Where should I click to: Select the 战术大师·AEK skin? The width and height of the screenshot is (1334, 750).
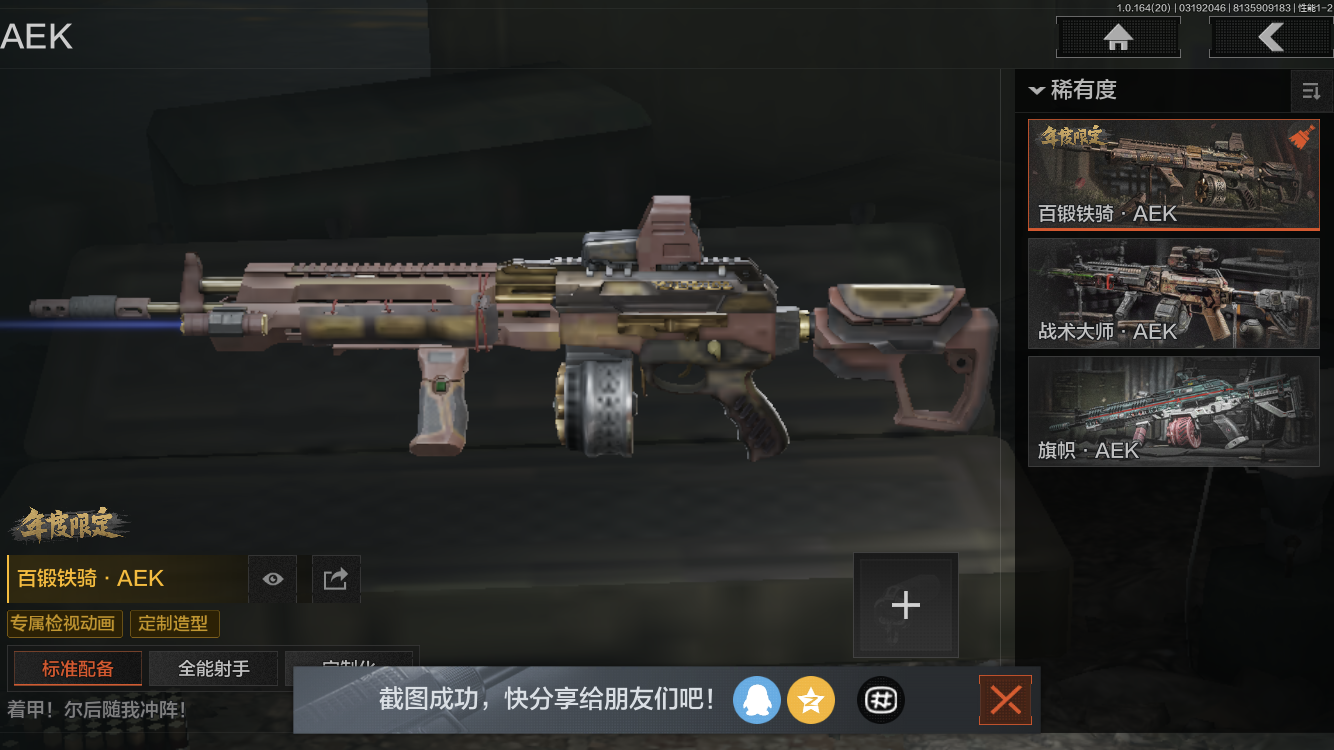point(1173,293)
